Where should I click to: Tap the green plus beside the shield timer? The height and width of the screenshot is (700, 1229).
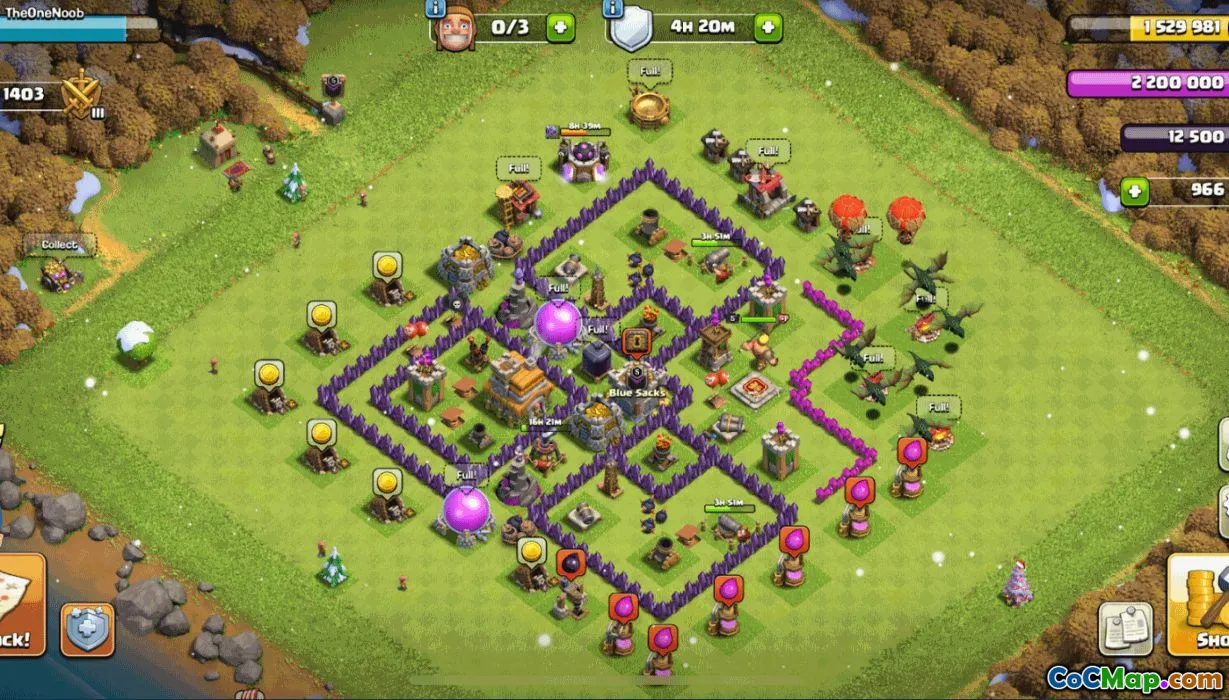pyautogui.click(x=768, y=27)
